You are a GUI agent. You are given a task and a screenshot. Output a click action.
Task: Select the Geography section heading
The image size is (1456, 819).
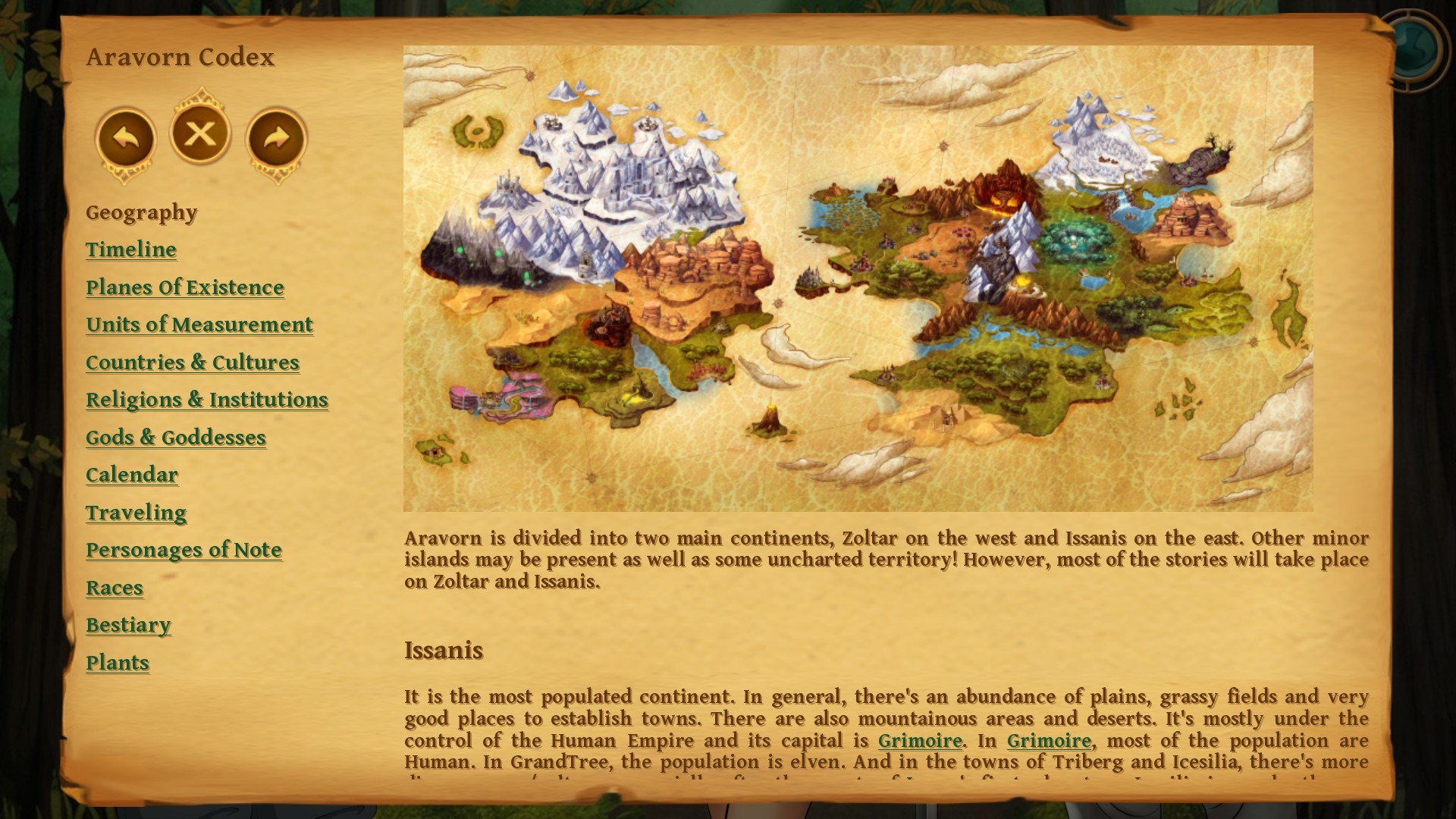click(141, 213)
